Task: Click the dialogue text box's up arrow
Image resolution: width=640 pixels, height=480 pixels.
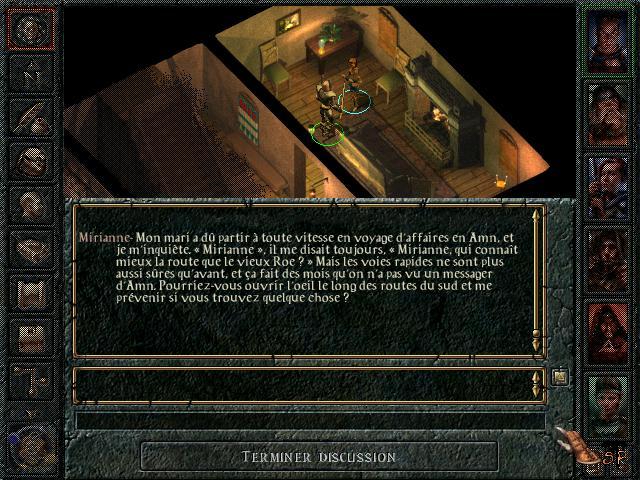Action: pos(538,213)
